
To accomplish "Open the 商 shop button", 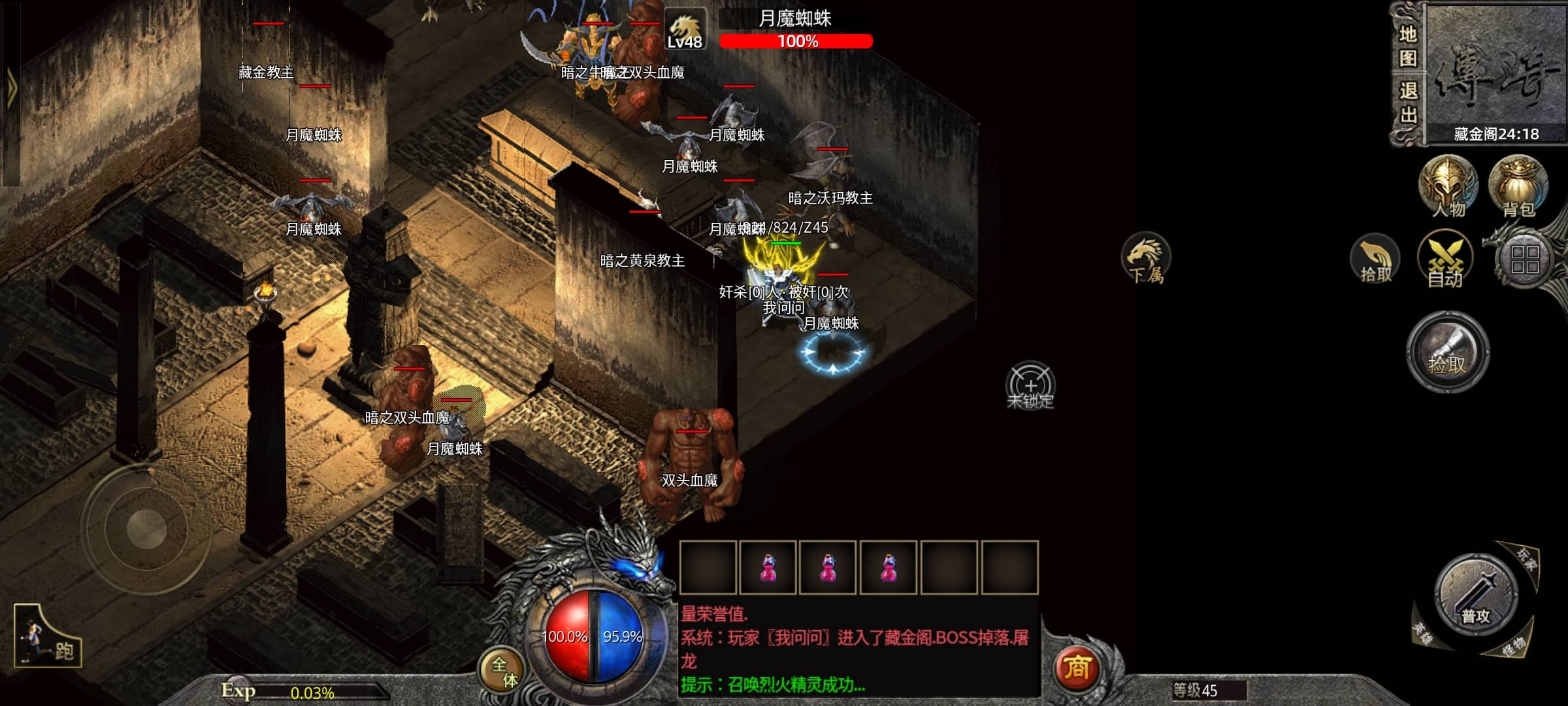I will point(1077,667).
